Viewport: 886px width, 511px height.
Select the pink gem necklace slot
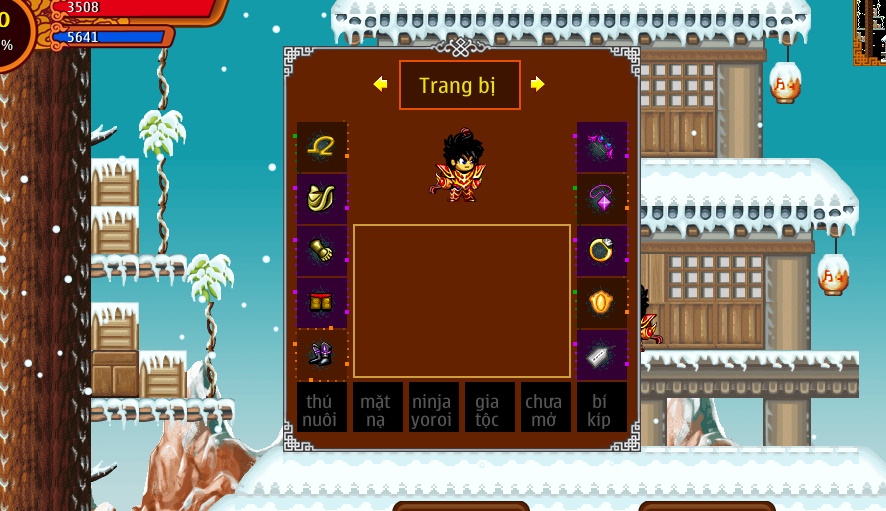[602, 199]
